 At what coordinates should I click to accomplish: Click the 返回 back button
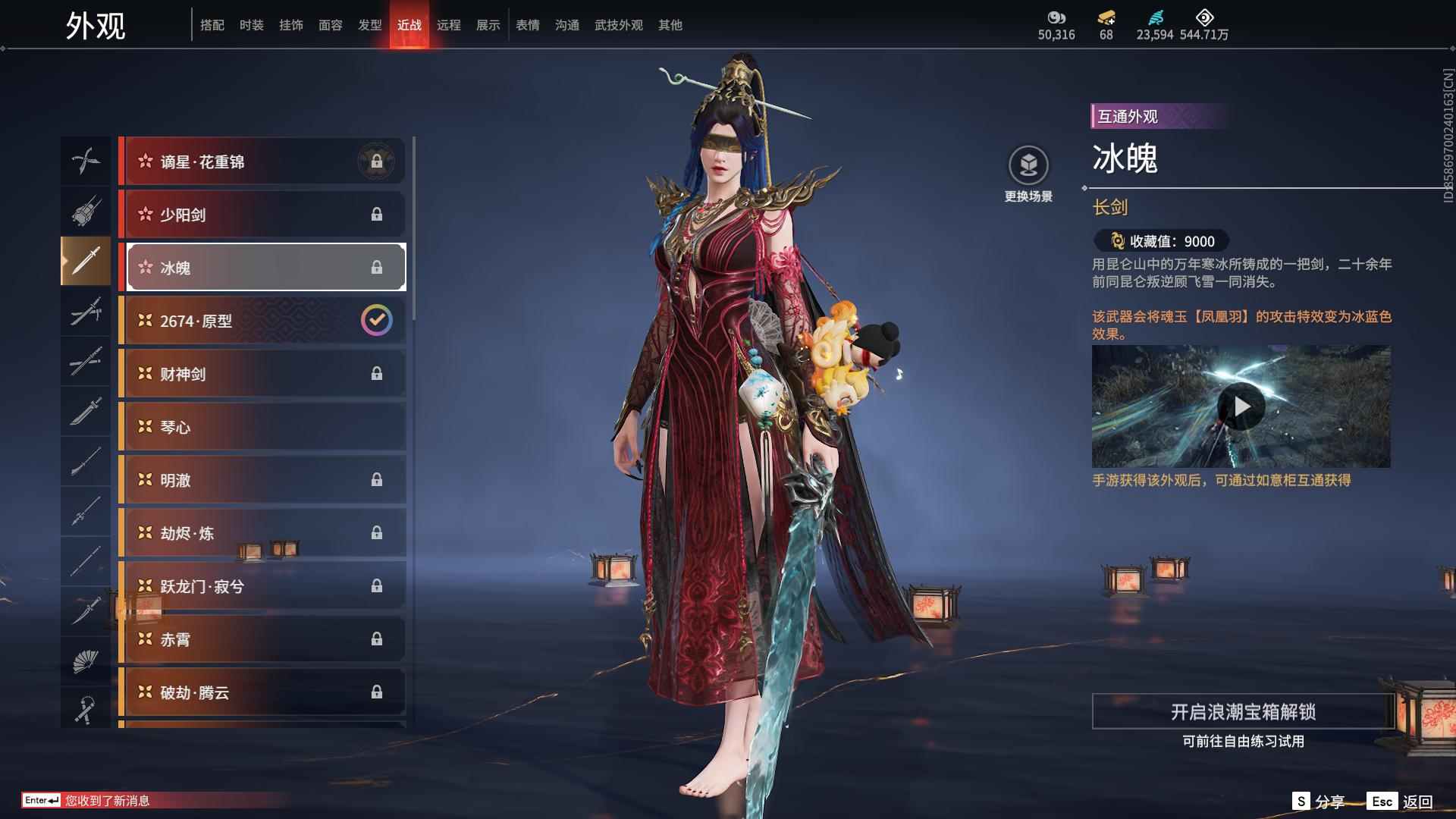[1401, 802]
